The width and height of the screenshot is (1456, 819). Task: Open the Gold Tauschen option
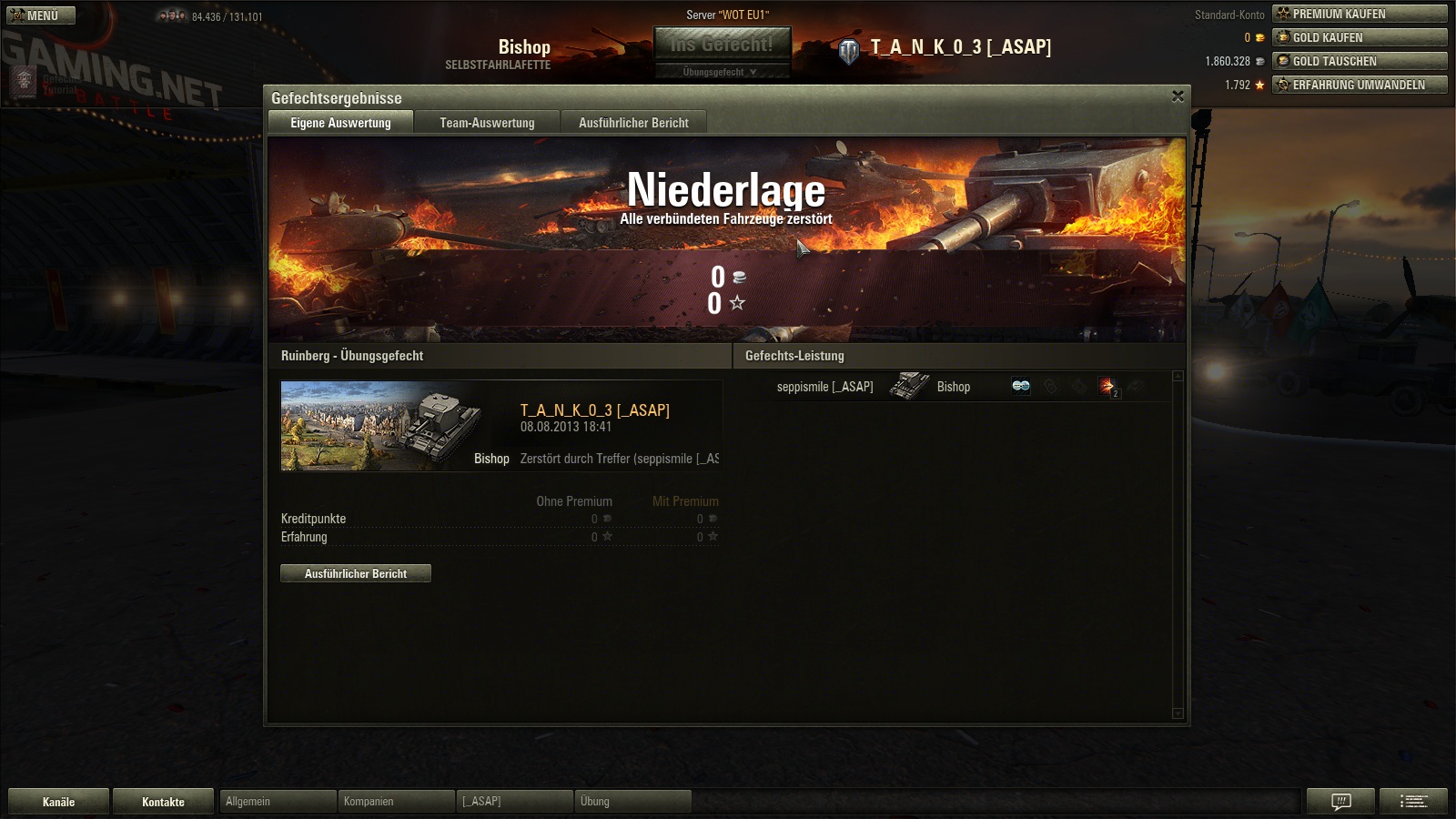click(1360, 61)
